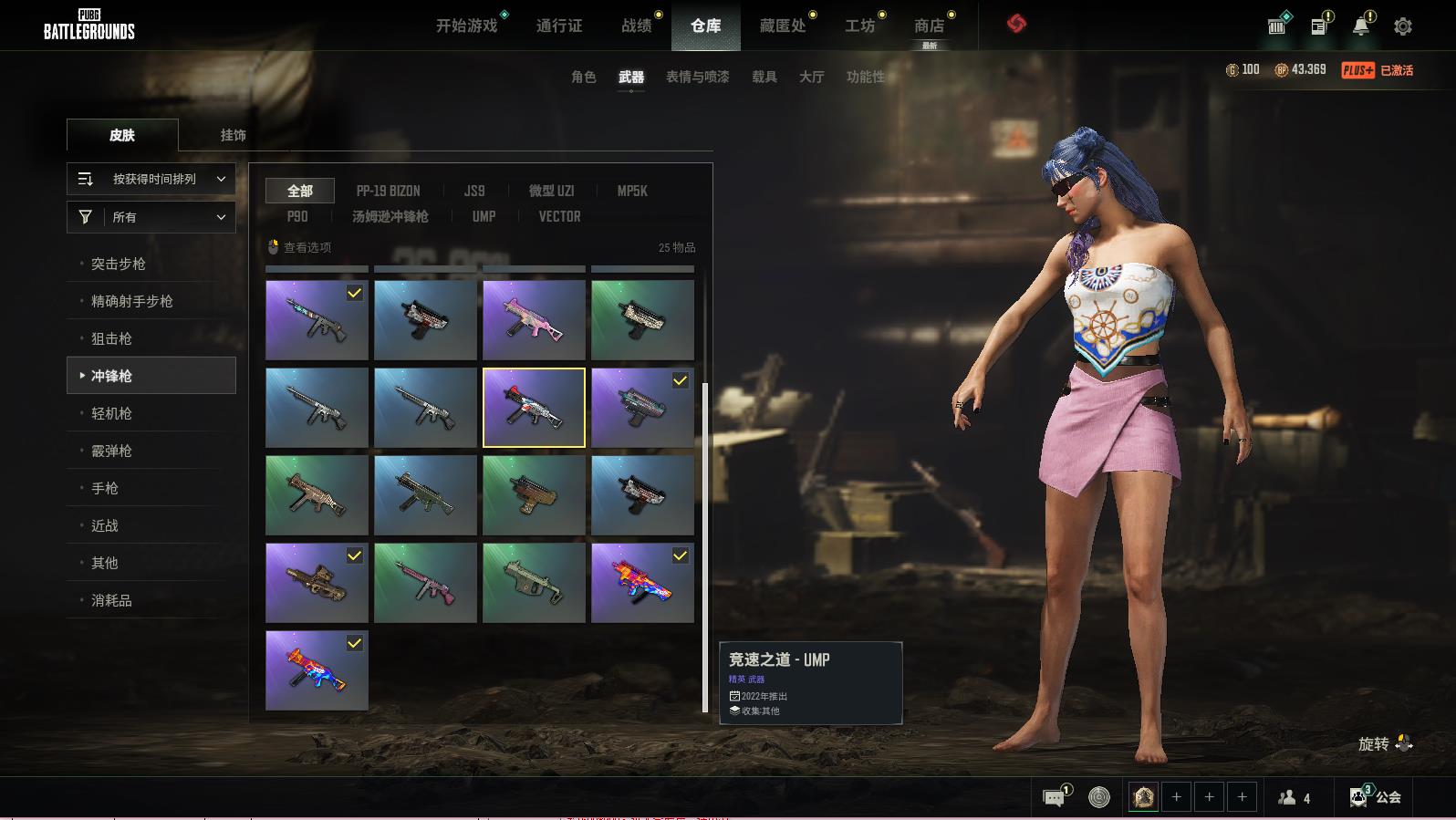
Task: Open the 公会 guild panel
Action: pyautogui.click(x=1376, y=797)
